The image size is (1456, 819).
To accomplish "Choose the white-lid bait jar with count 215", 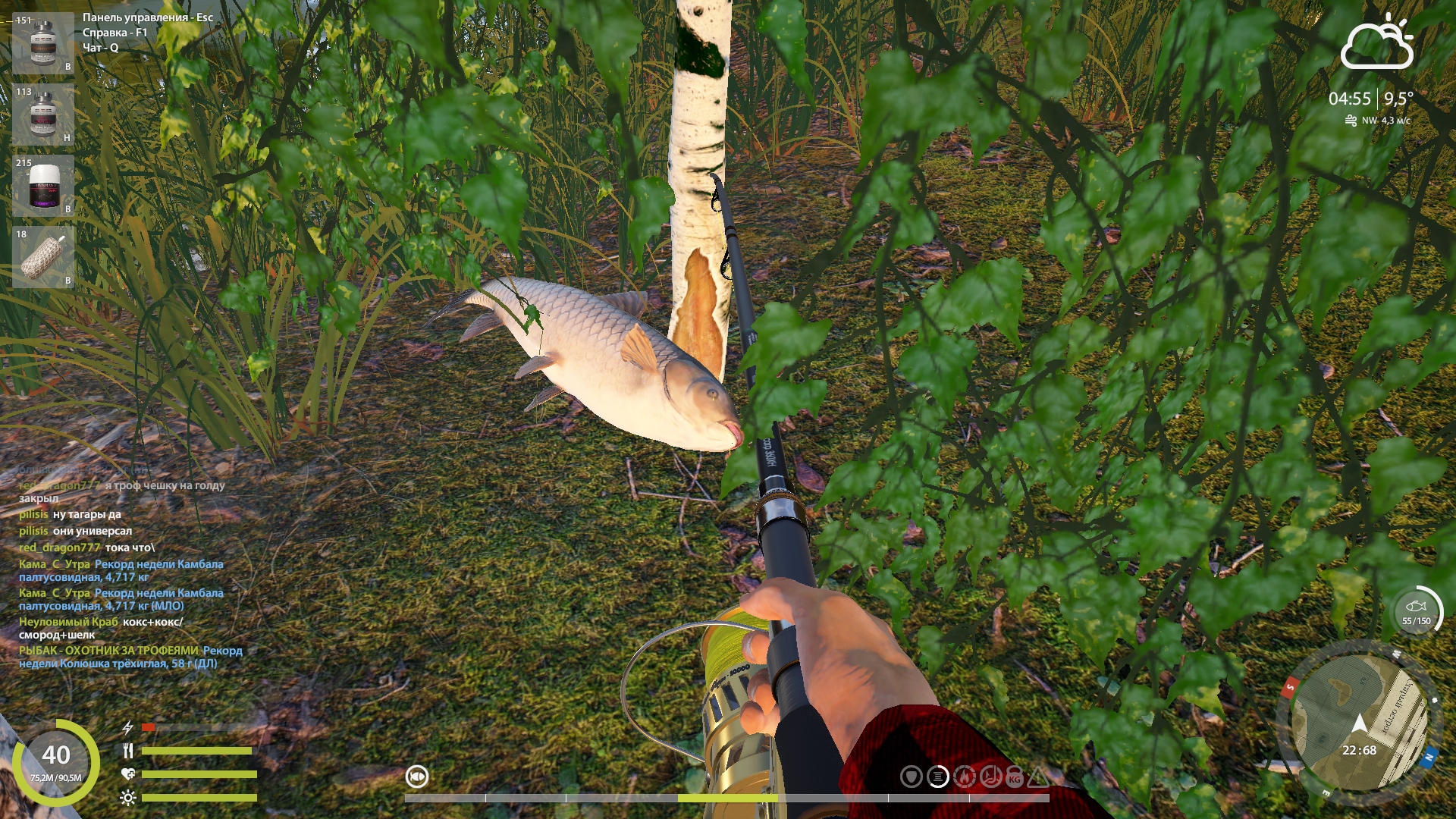I will coord(43,186).
